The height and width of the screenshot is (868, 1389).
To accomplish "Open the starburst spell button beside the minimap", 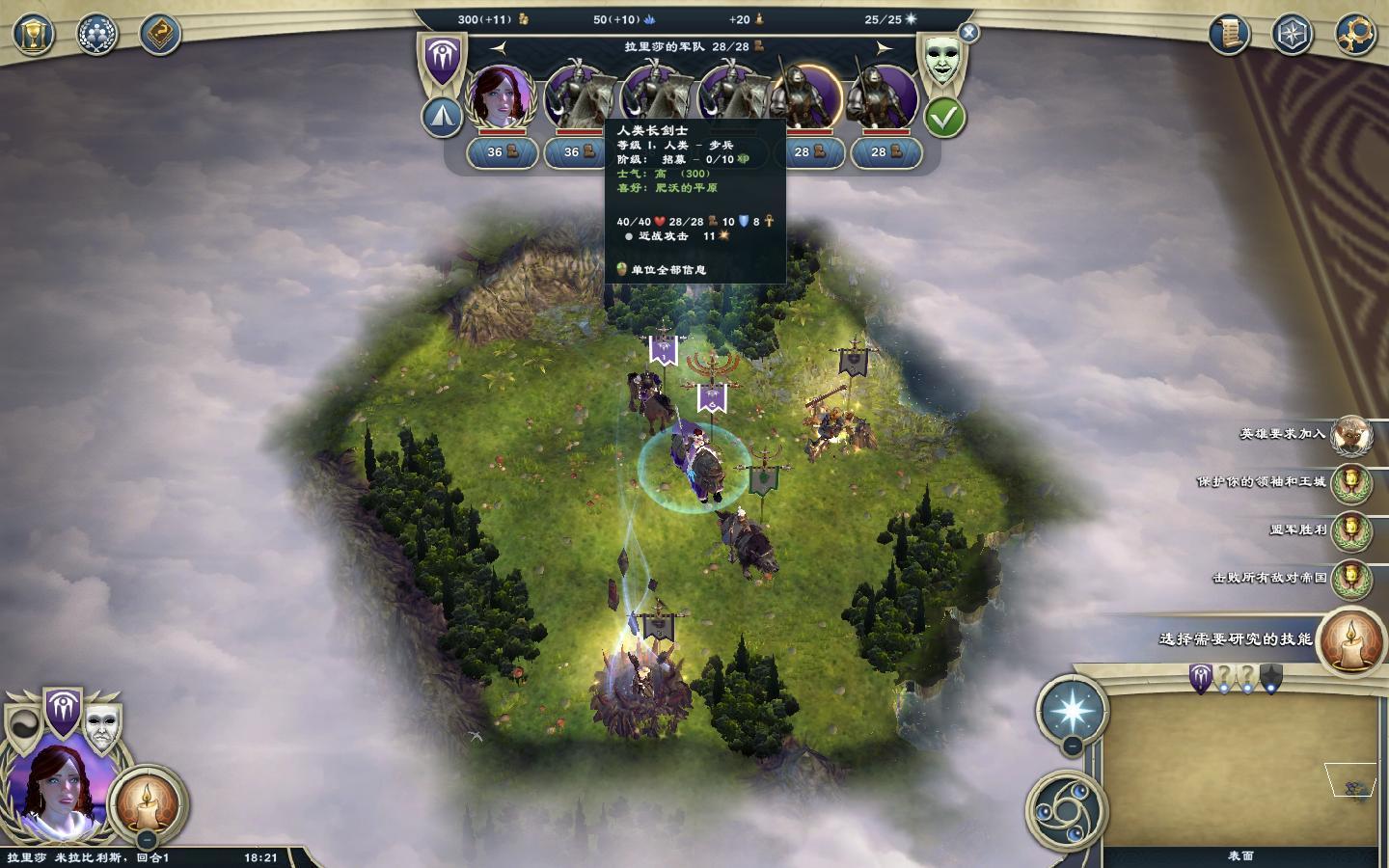I will [1071, 712].
